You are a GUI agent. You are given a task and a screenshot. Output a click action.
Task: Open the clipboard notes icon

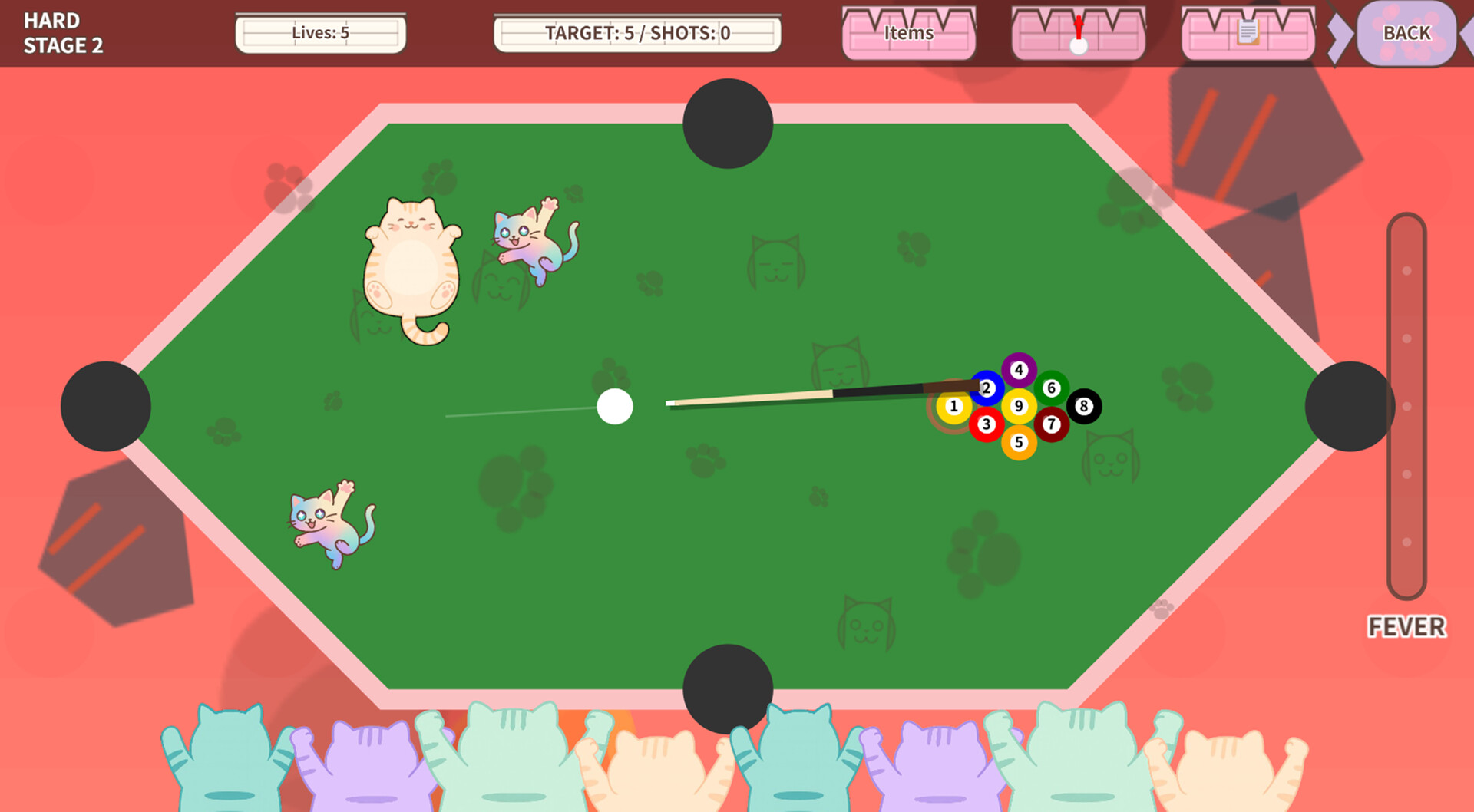click(x=1248, y=34)
